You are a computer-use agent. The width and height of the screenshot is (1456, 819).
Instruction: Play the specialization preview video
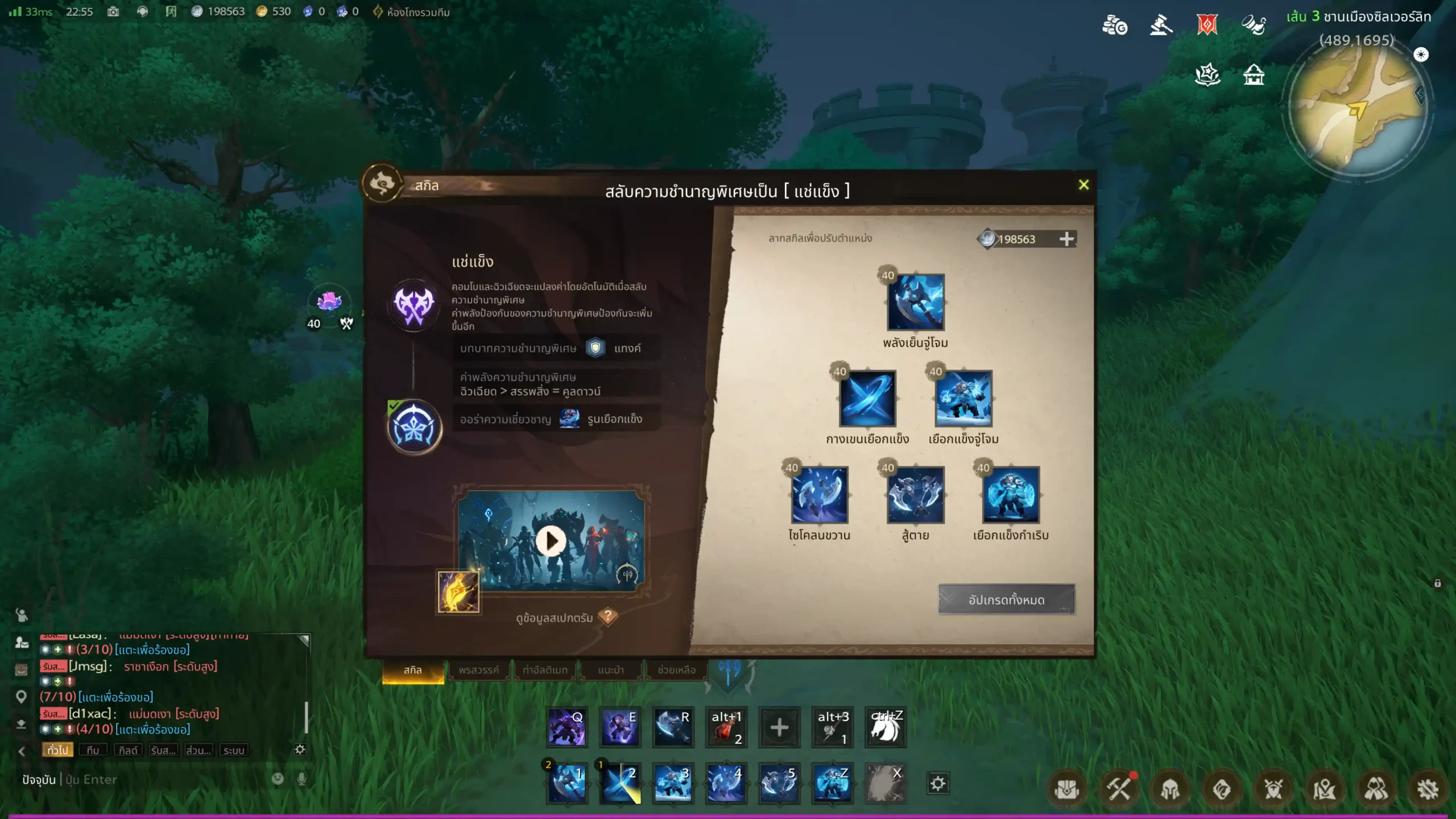[x=551, y=541]
